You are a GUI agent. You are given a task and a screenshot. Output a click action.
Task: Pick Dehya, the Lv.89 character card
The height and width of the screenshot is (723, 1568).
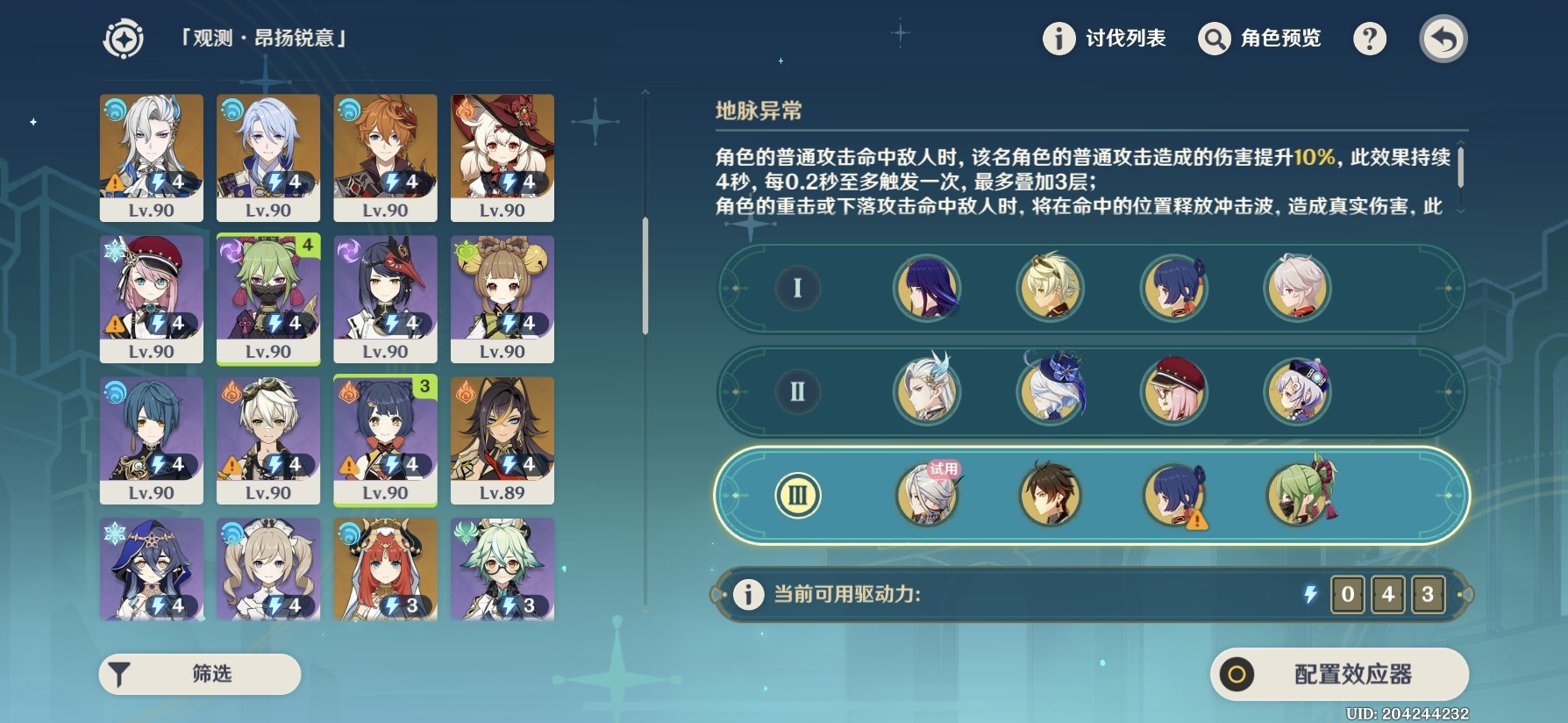(502, 440)
